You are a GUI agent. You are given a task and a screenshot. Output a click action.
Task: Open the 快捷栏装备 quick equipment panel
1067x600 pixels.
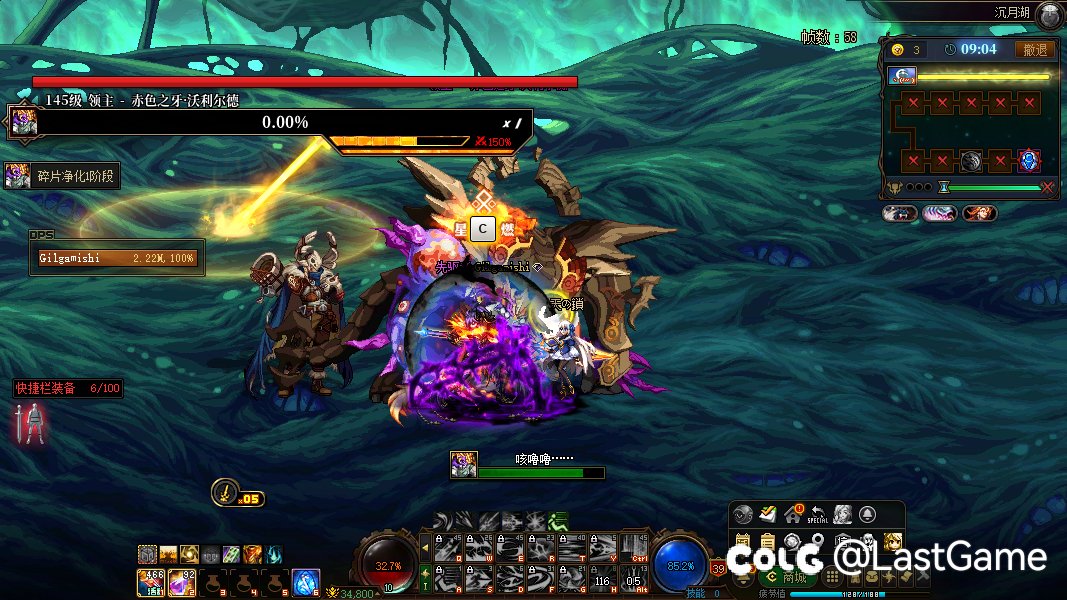[x=68, y=389]
